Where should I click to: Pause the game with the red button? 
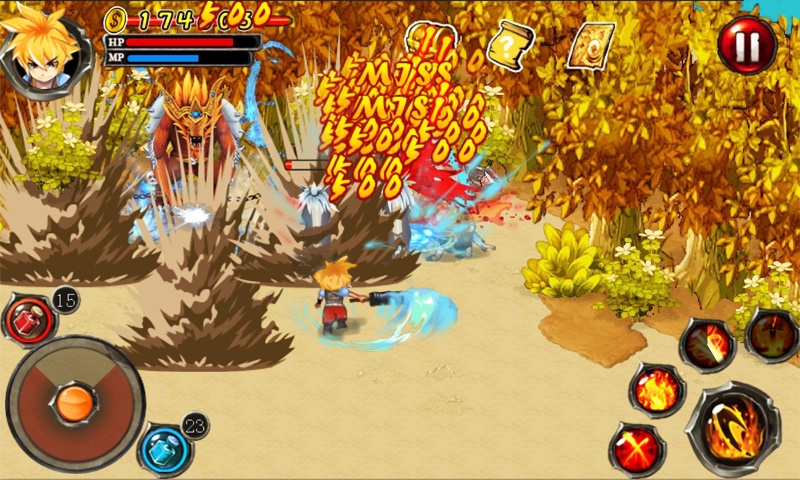click(747, 45)
